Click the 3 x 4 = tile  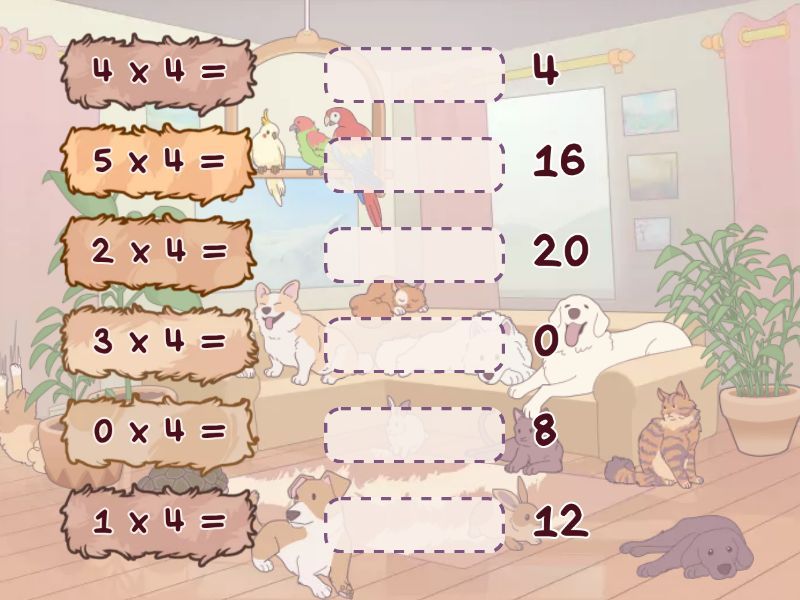point(158,342)
